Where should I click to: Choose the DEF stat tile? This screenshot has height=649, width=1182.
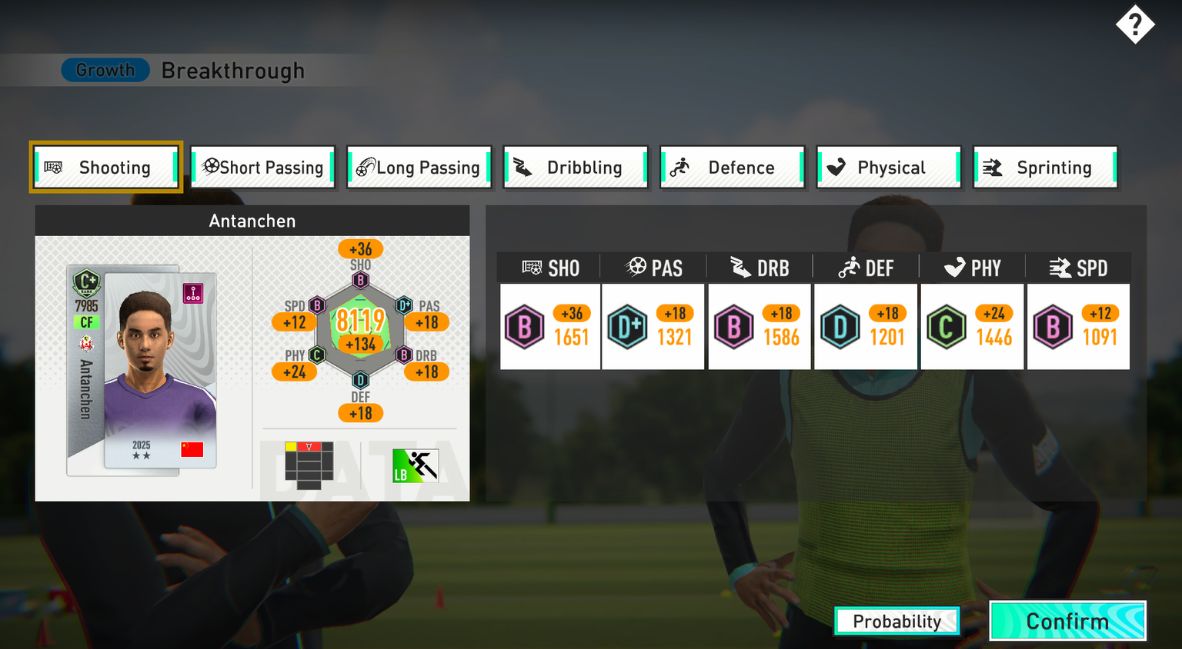[865, 326]
